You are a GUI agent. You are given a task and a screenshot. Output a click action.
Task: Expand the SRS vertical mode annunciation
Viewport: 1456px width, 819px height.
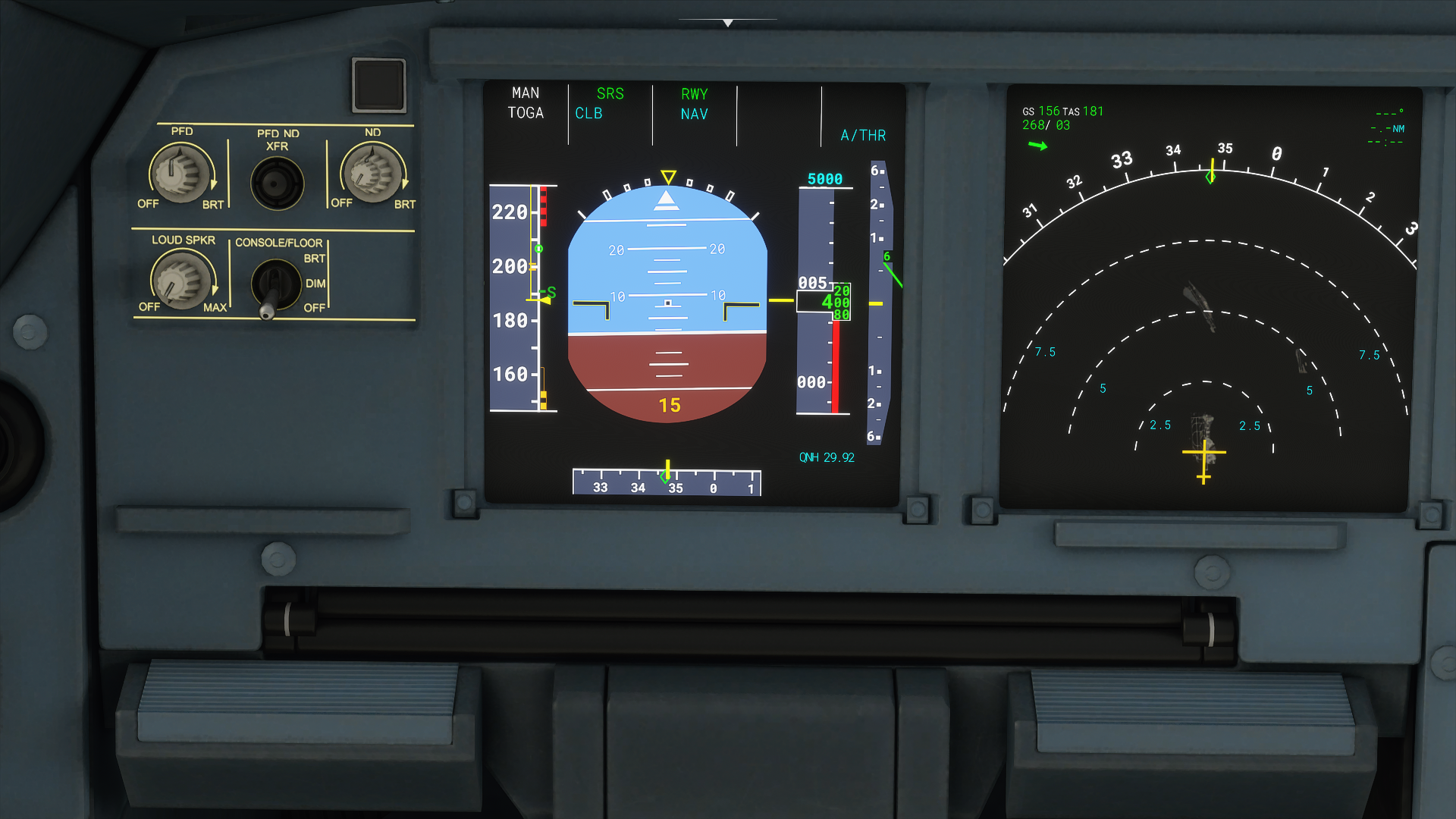click(610, 93)
